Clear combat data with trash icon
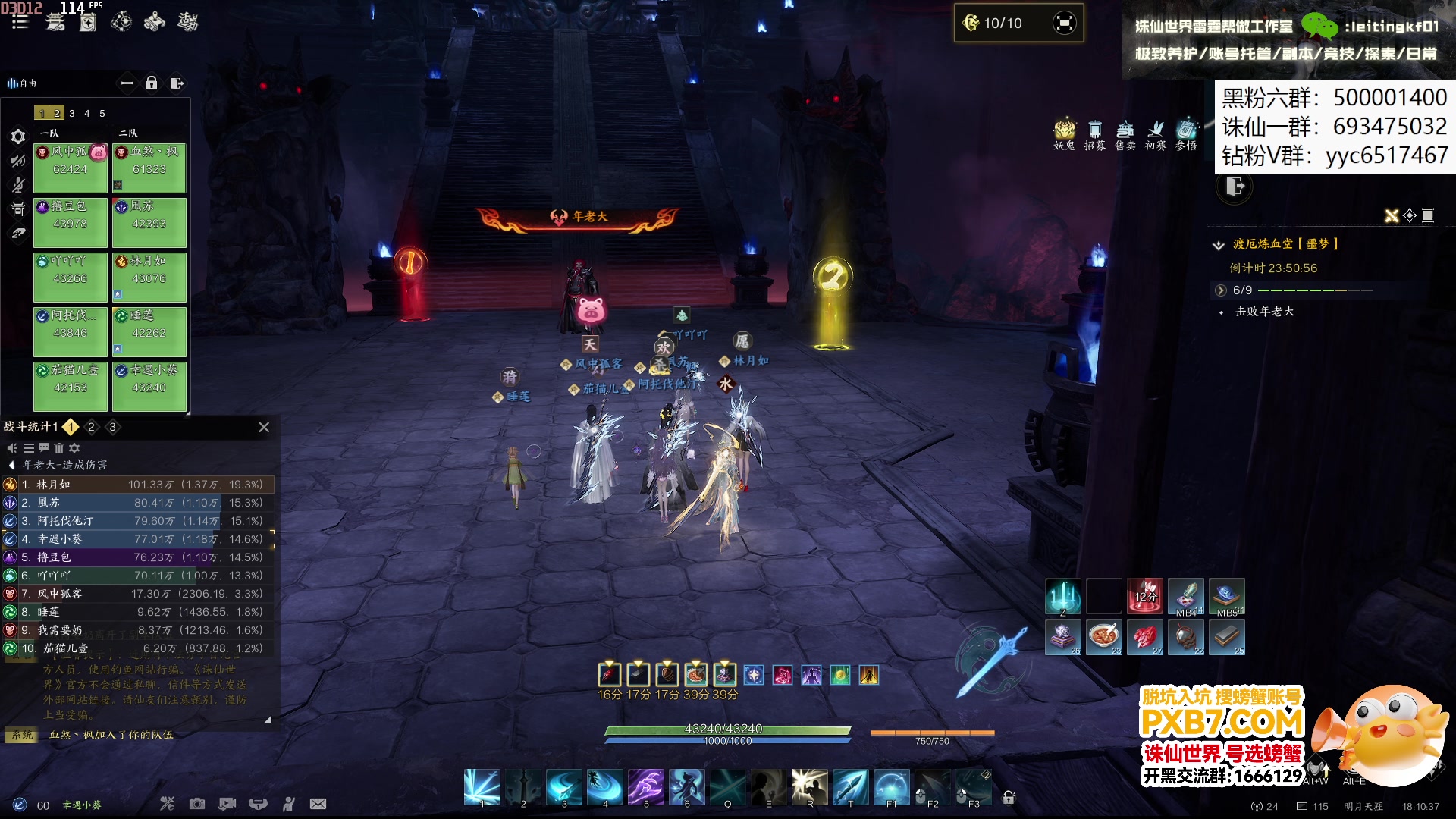The height and width of the screenshot is (819, 1456). (x=59, y=448)
